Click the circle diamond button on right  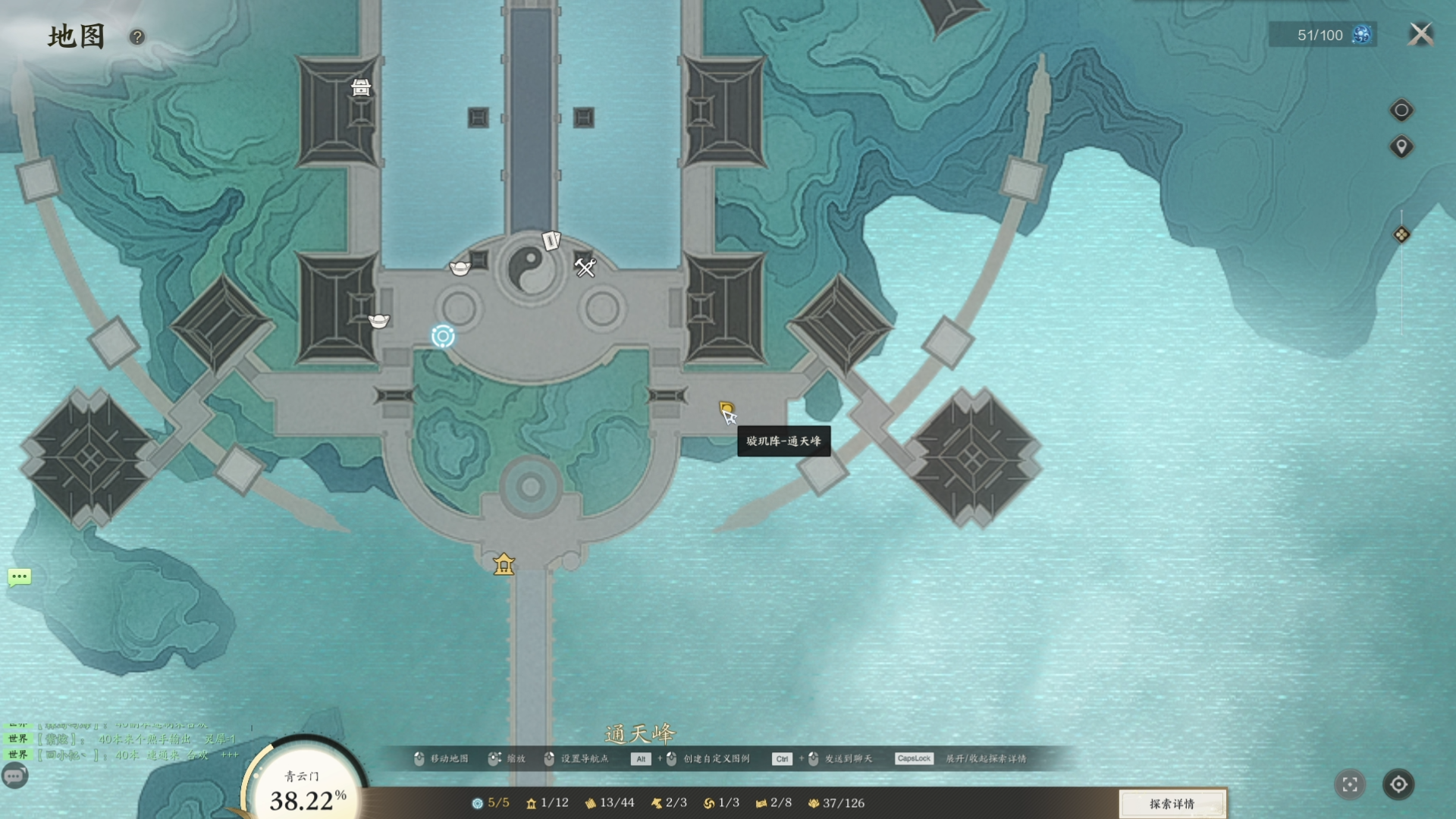click(1401, 111)
